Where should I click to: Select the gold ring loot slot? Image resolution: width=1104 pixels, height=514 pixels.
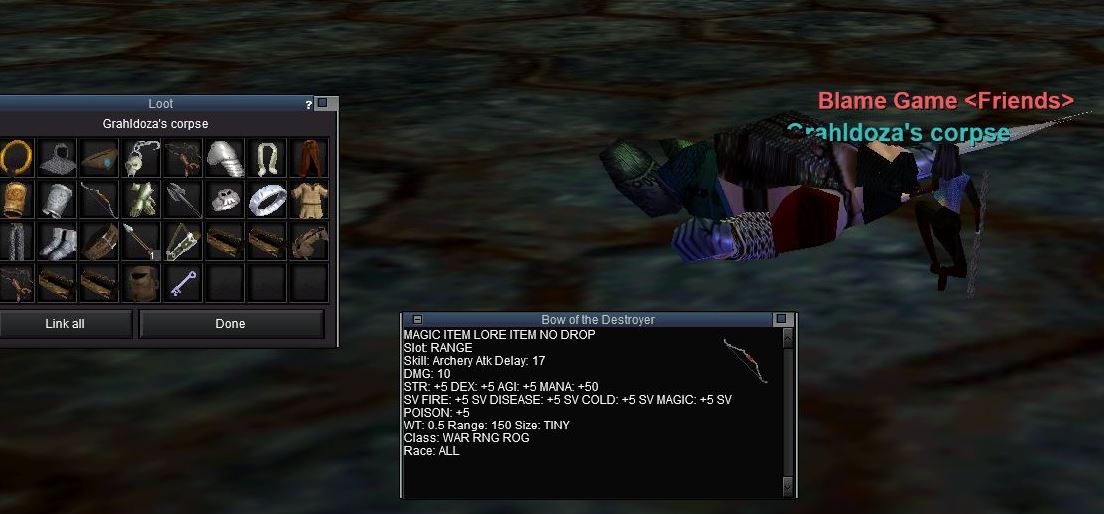[15, 157]
